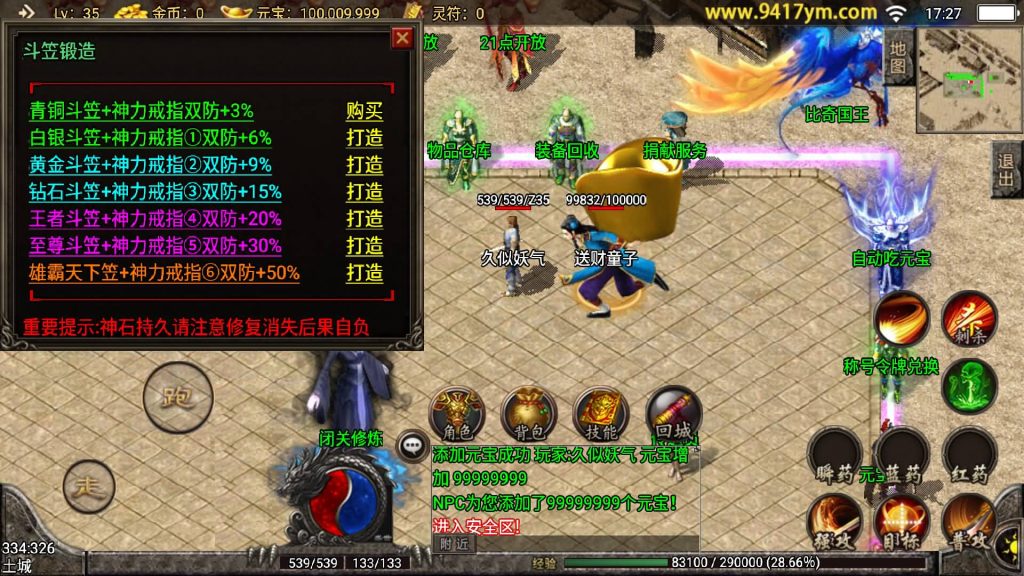This screenshot has height=576, width=1024.
Task: Trigger the 普攻 normal attack
Action: [x=969, y=520]
